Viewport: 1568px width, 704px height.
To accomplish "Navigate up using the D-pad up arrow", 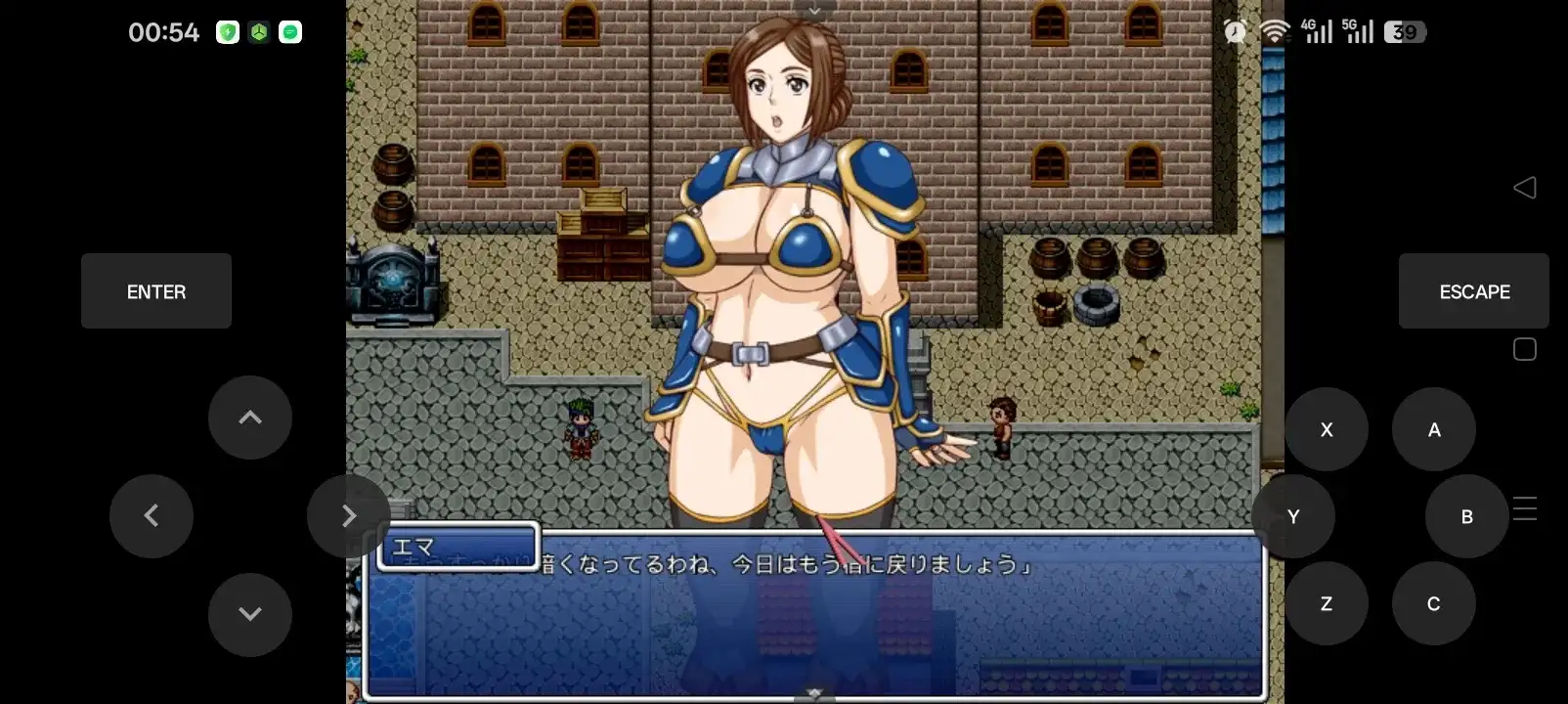I will pyautogui.click(x=250, y=418).
